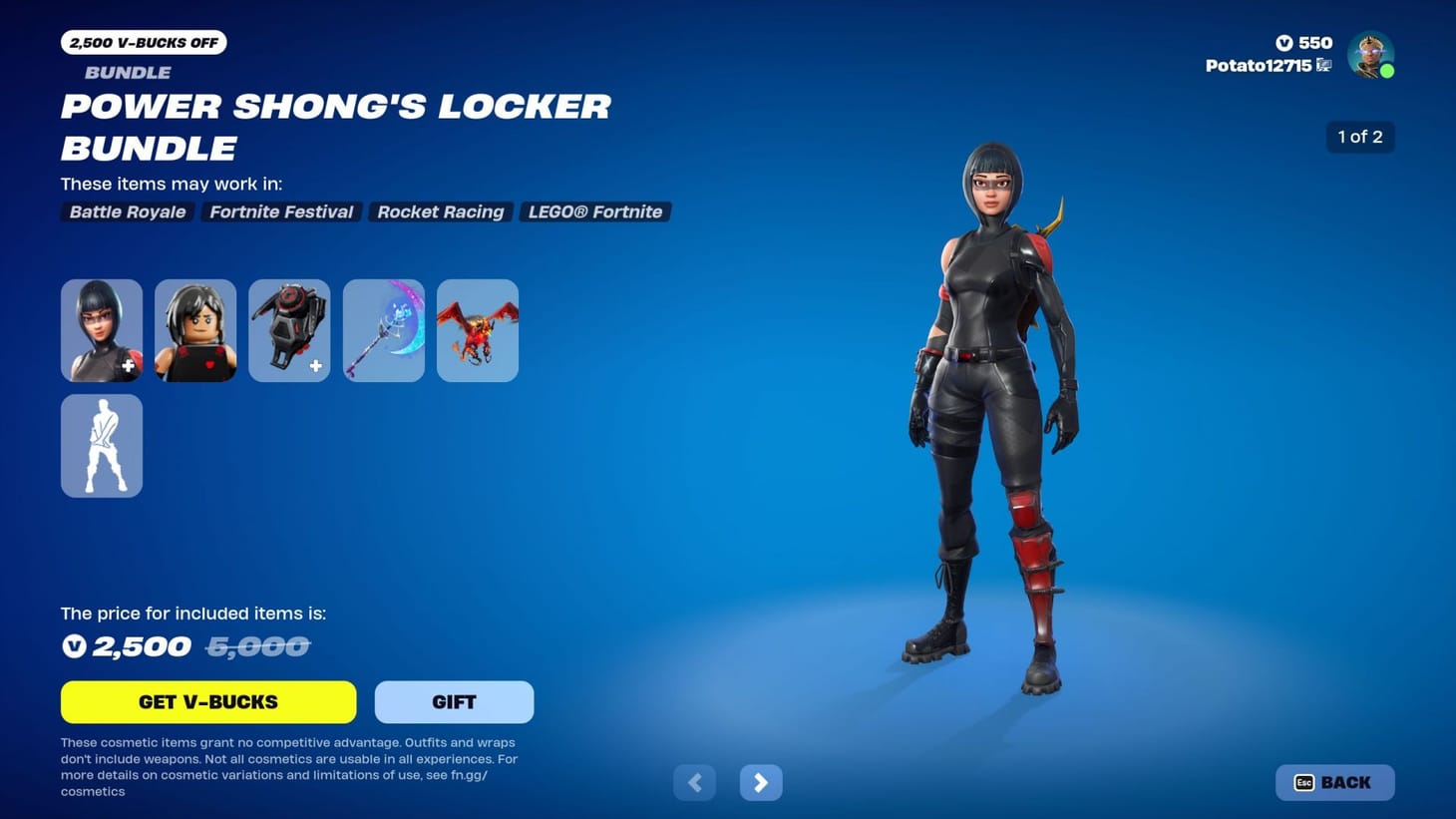Select the Fortnite Festival tag

tap(280, 211)
